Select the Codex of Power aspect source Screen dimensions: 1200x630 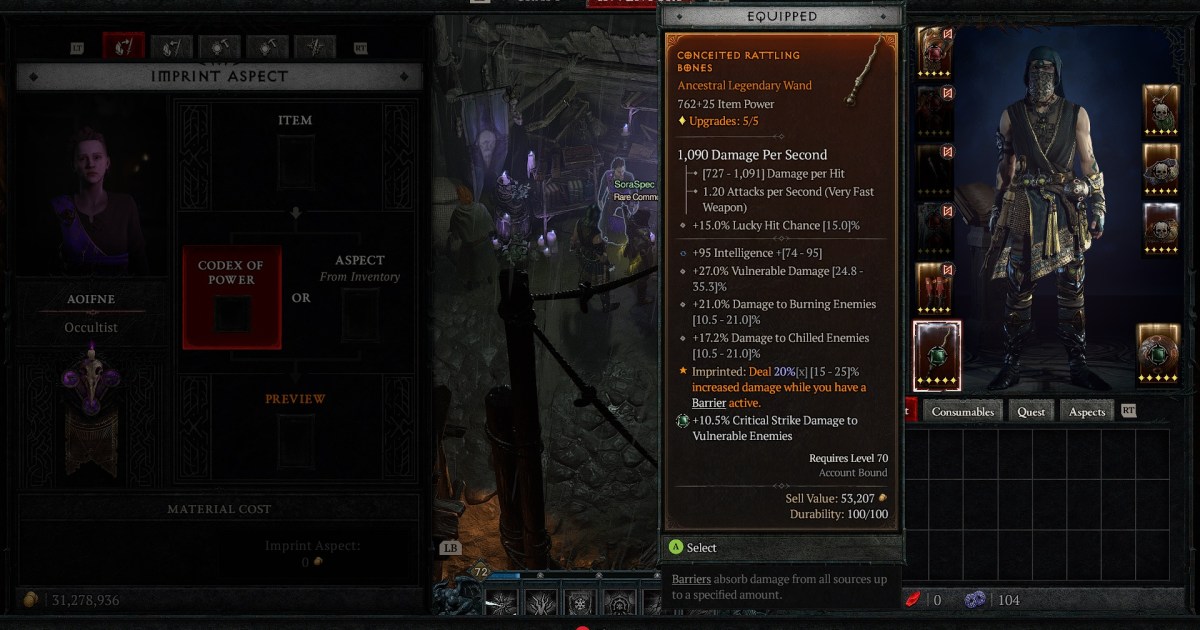point(232,297)
